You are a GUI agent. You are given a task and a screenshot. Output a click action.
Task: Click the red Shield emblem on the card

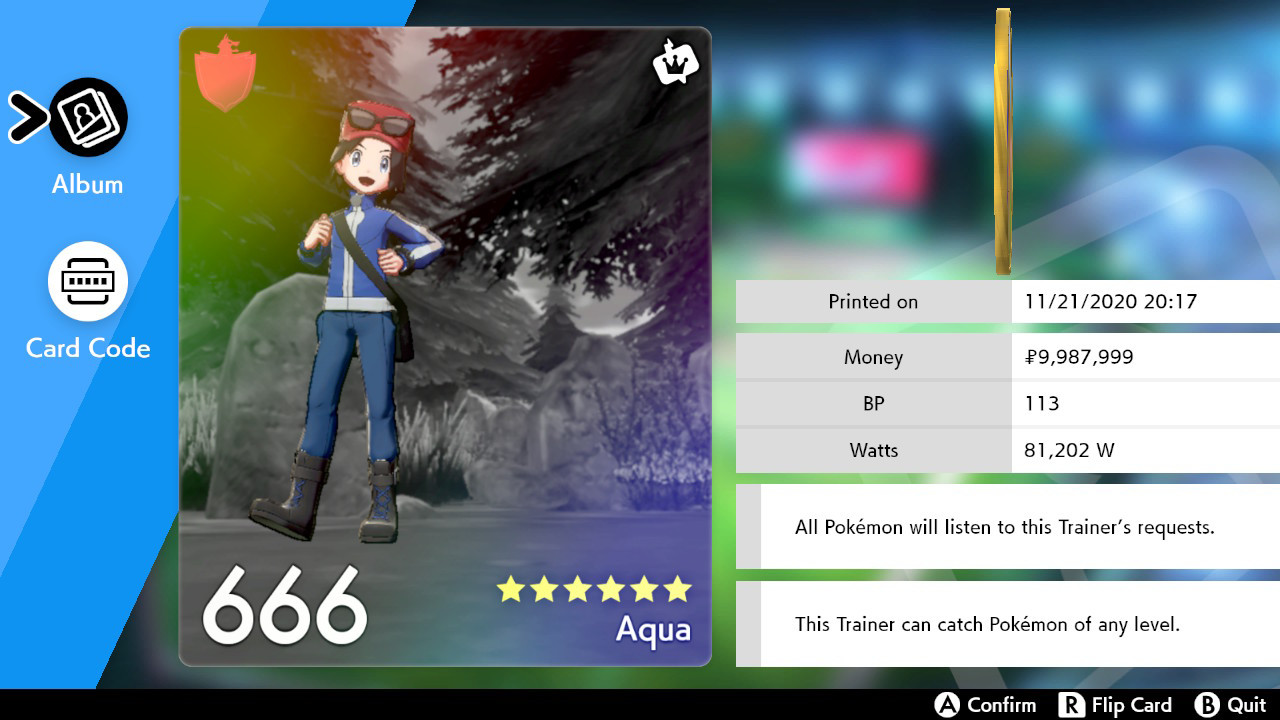point(225,73)
